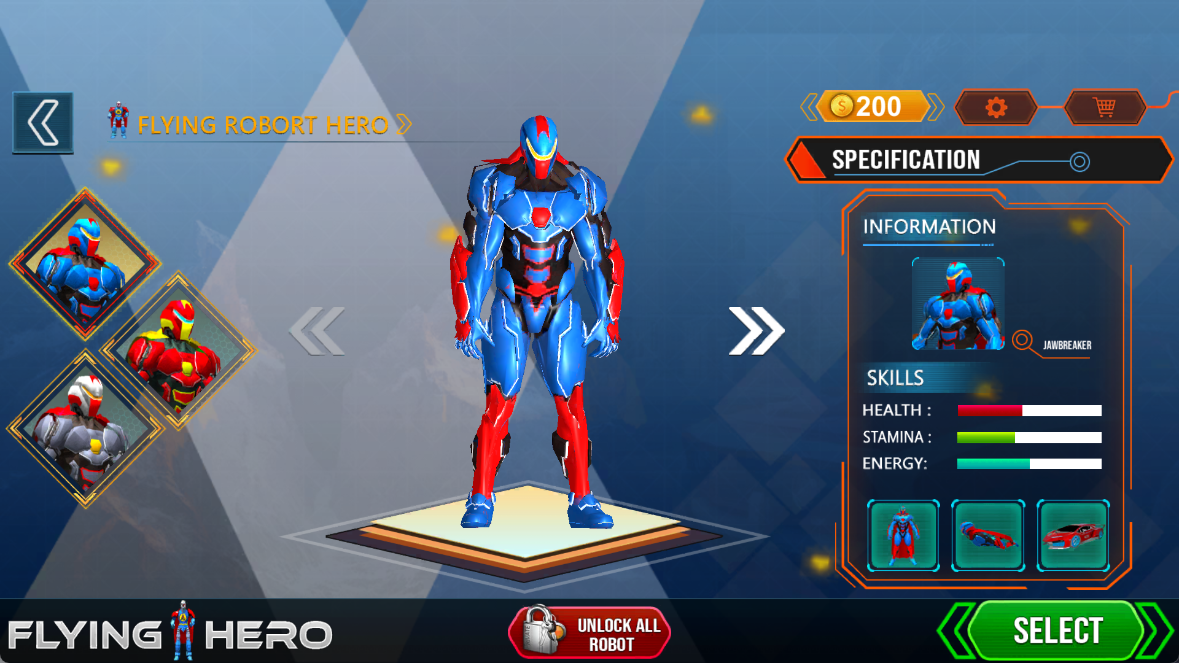Show the next robot with right chevrons
1179x663 pixels.
point(756,331)
